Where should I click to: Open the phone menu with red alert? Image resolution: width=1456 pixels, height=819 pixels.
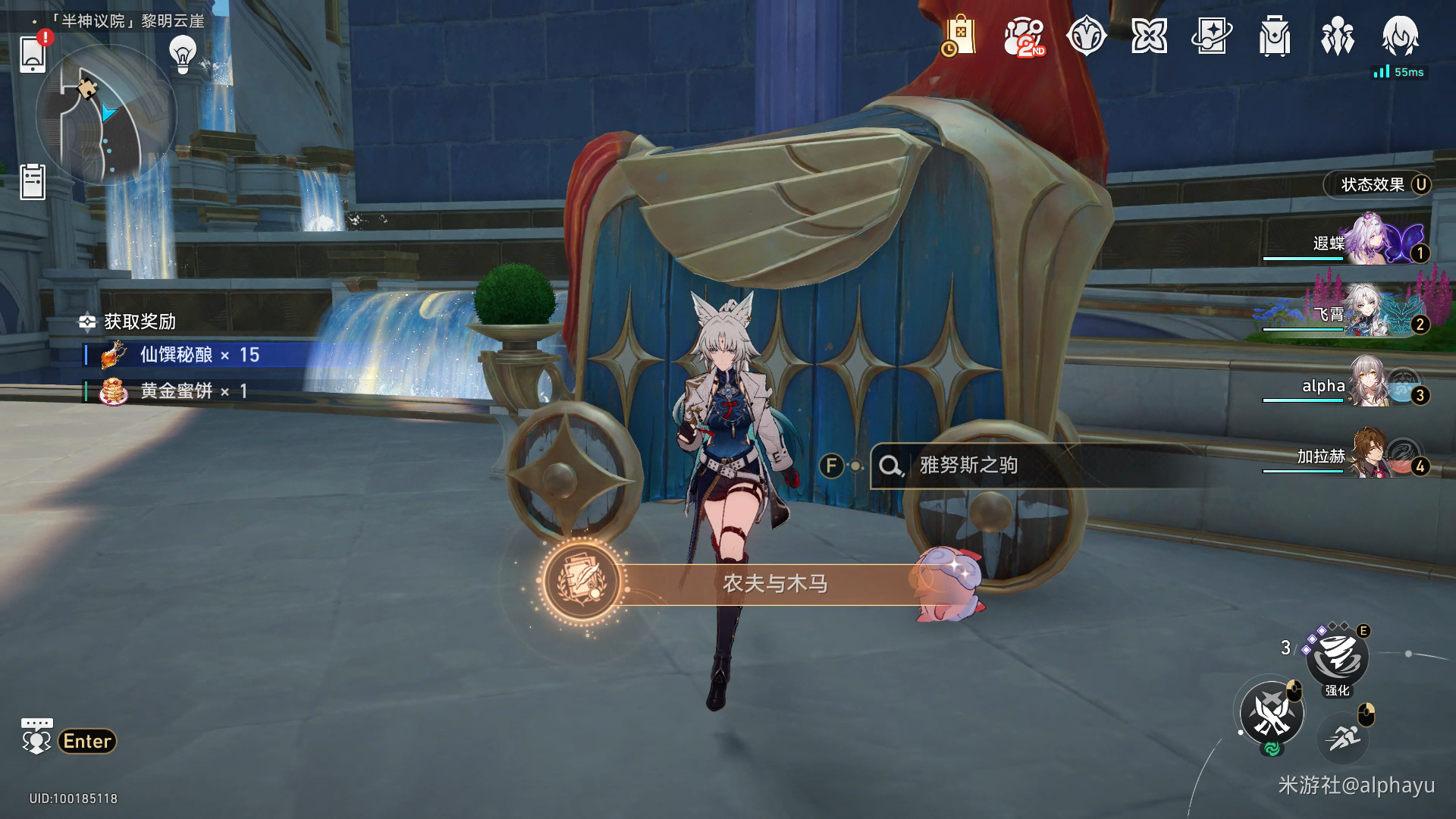point(33,53)
